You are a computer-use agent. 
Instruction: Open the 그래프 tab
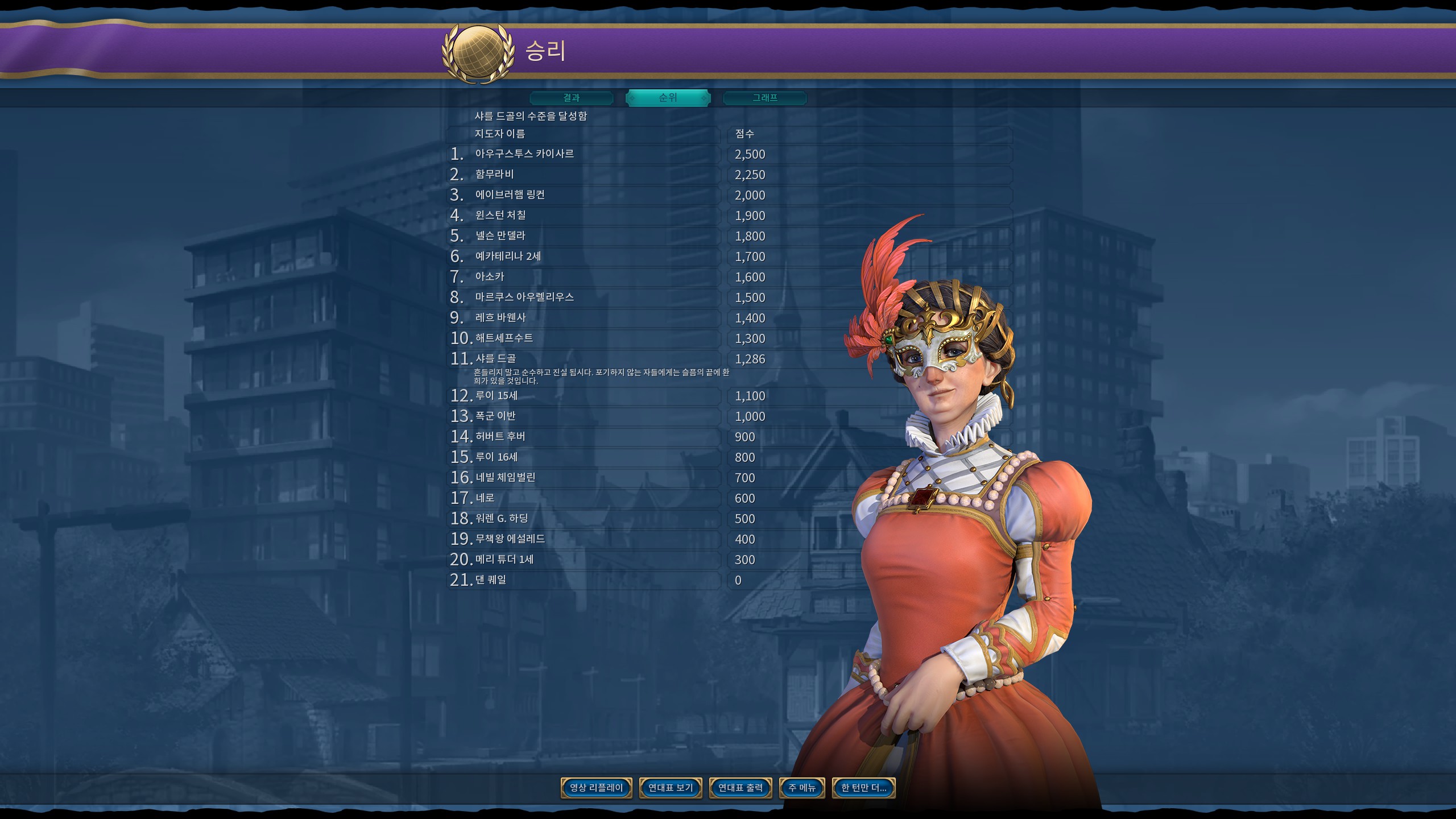(x=764, y=98)
